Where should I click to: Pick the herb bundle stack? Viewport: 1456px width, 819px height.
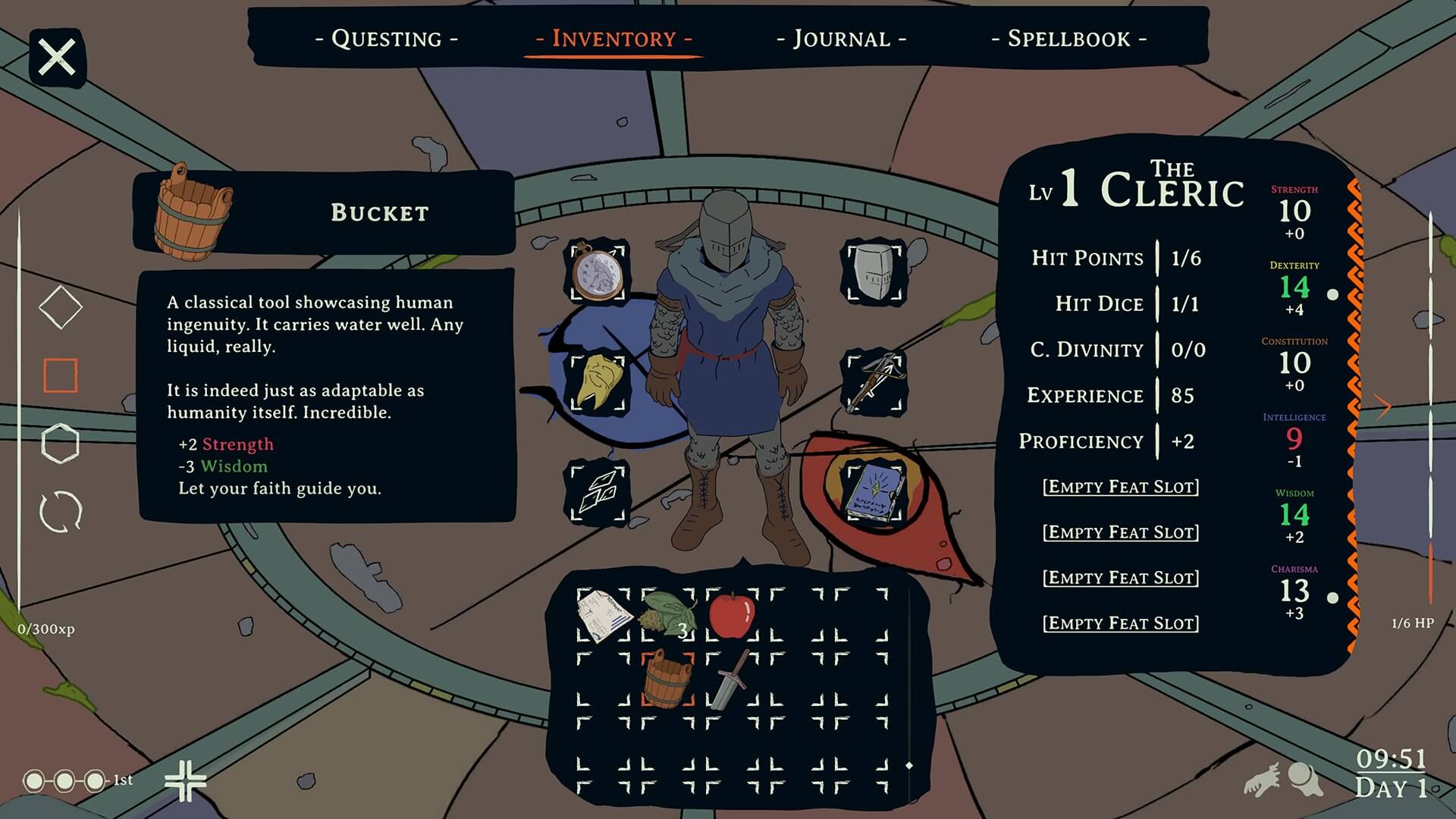(668, 615)
